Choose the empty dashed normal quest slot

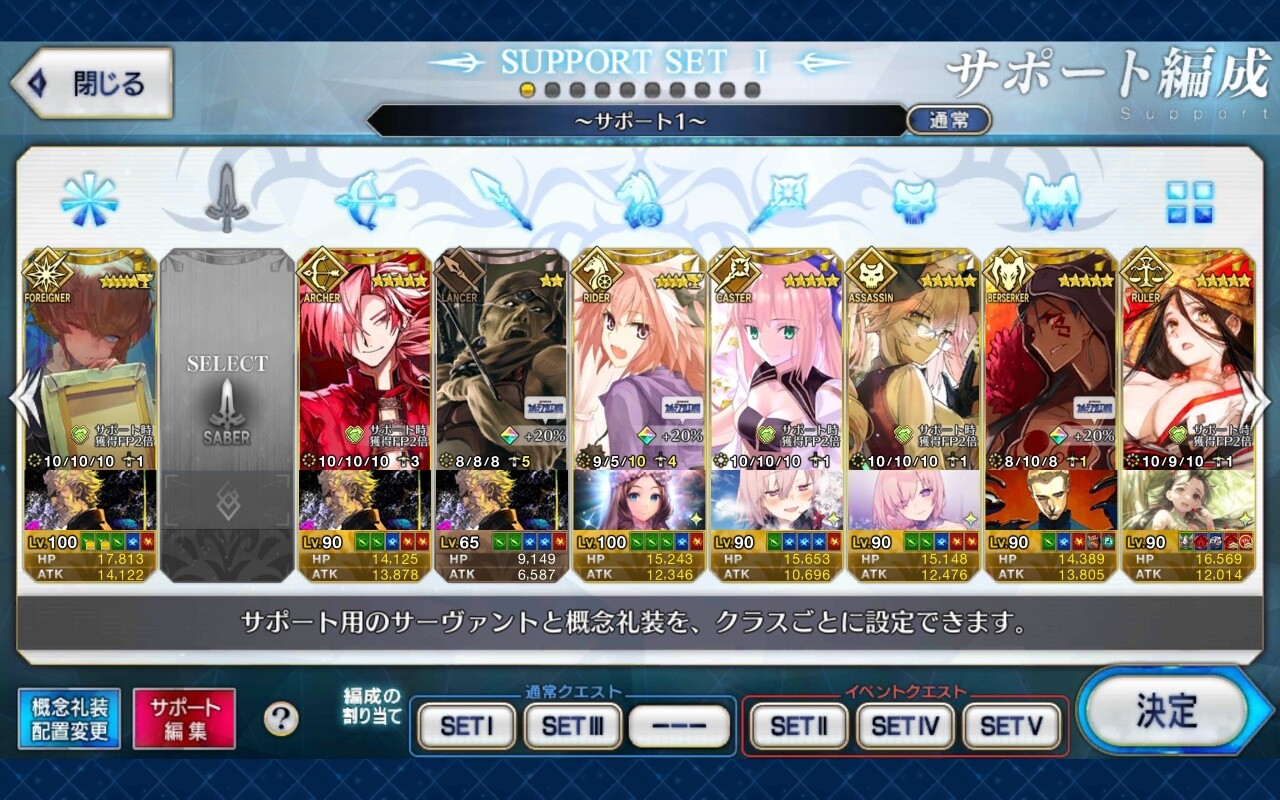pos(680,726)
